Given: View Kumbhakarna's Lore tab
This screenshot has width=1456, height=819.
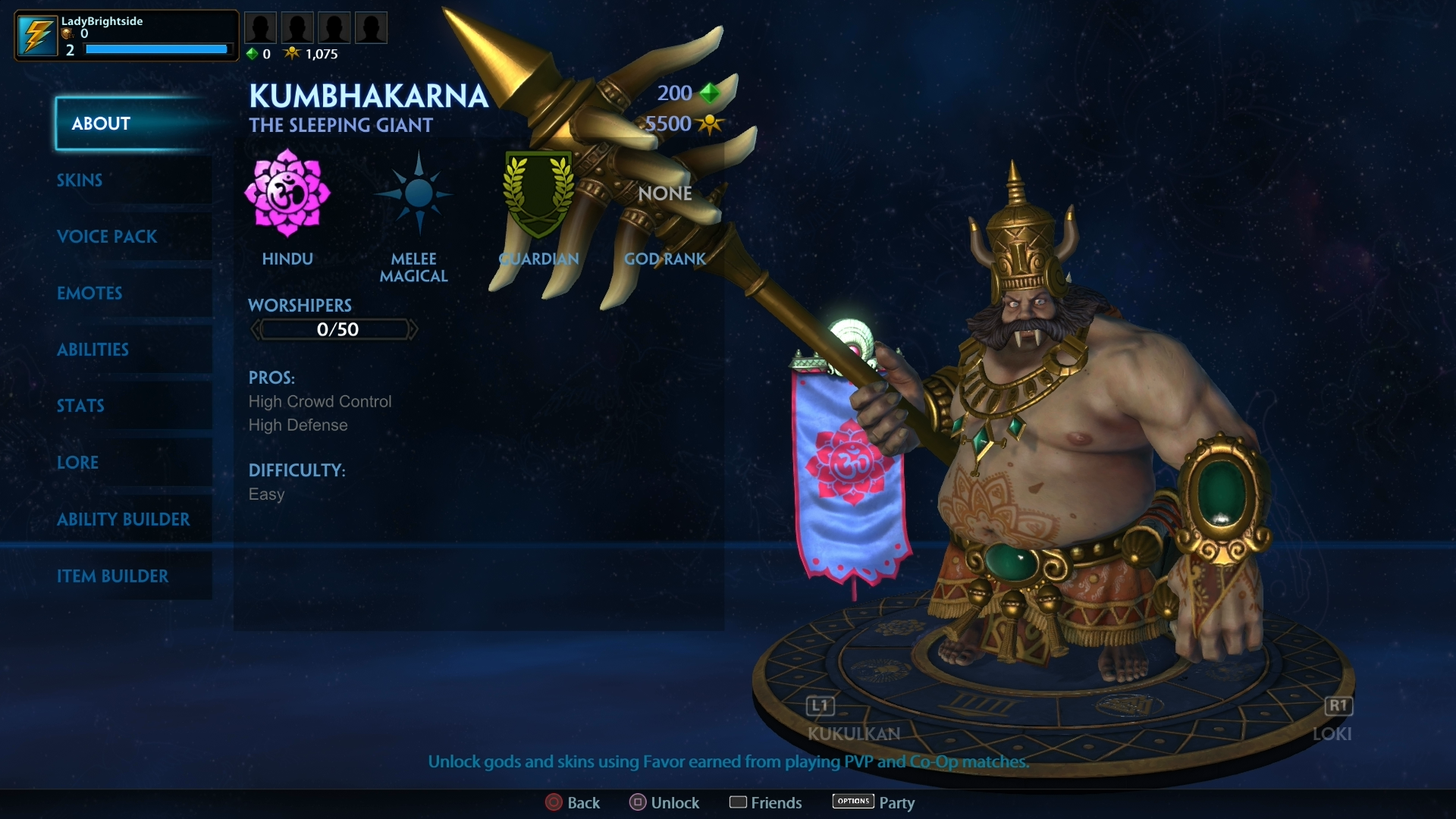Looking at the screenshot, I should coord(77,462).
